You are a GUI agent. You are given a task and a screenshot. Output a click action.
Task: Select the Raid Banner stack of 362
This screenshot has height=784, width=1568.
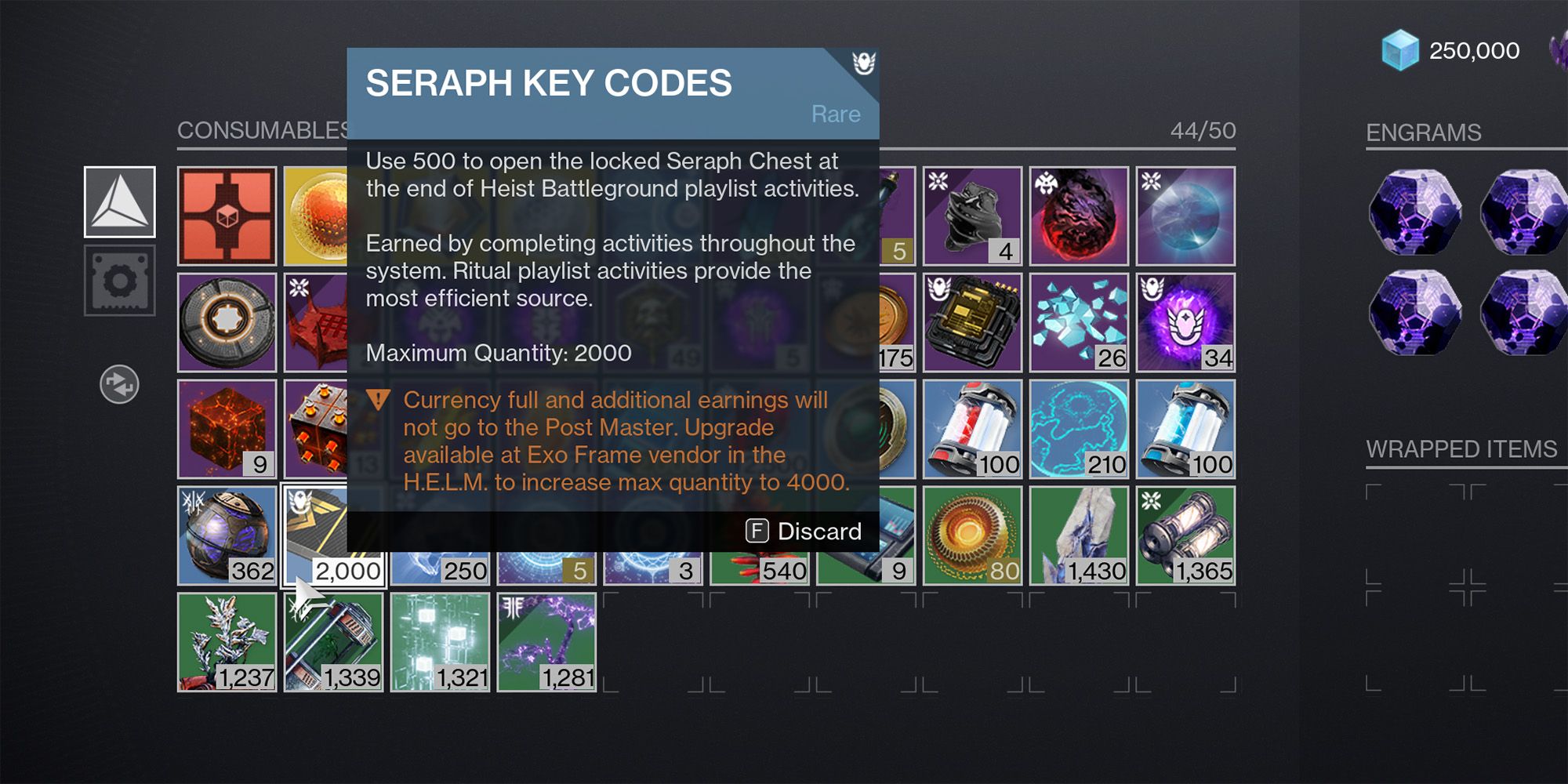tap(226, 537)
